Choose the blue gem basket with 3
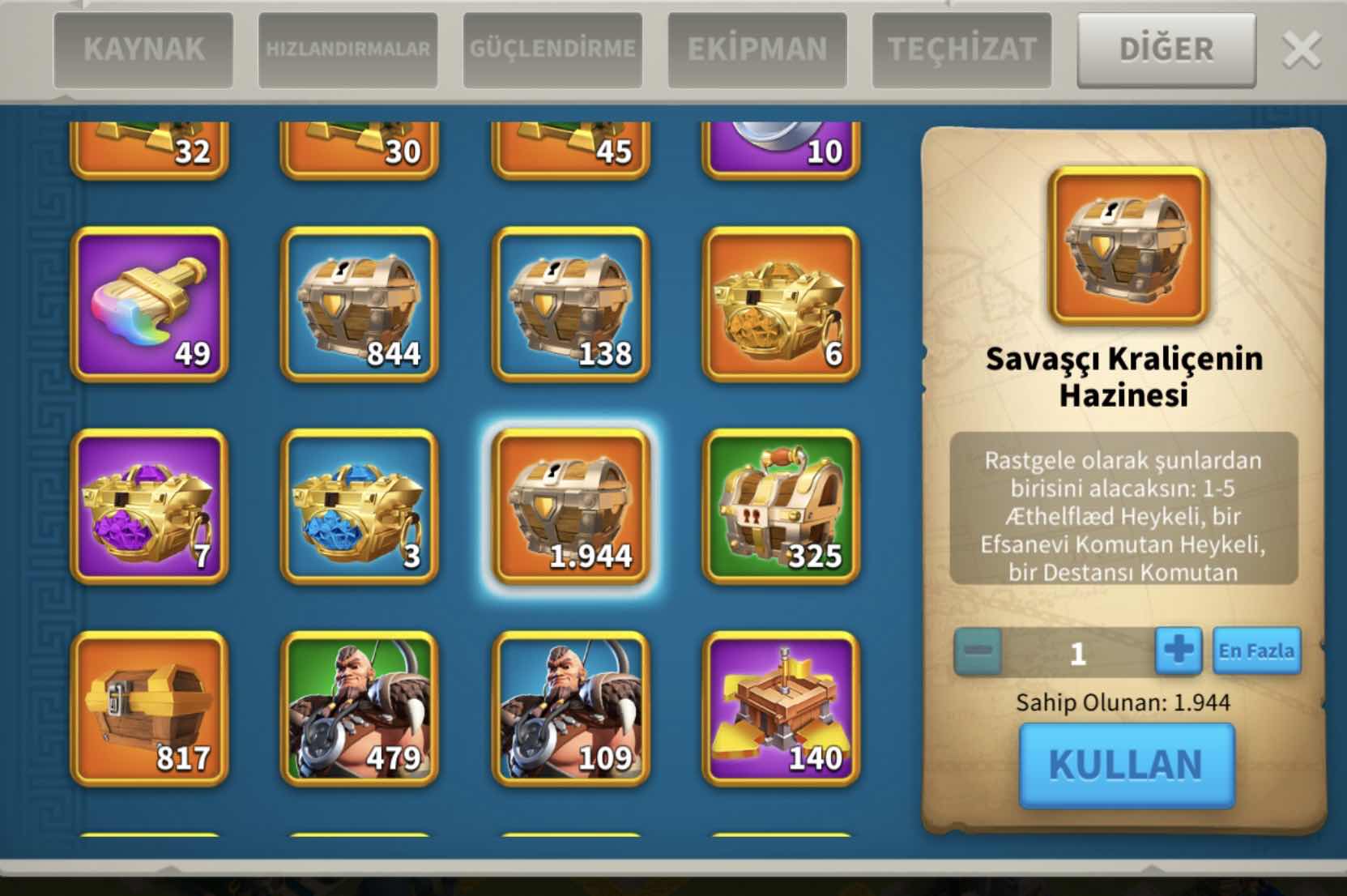Image resolution: width=1347 pixels, height=896 pixels. 360,506
